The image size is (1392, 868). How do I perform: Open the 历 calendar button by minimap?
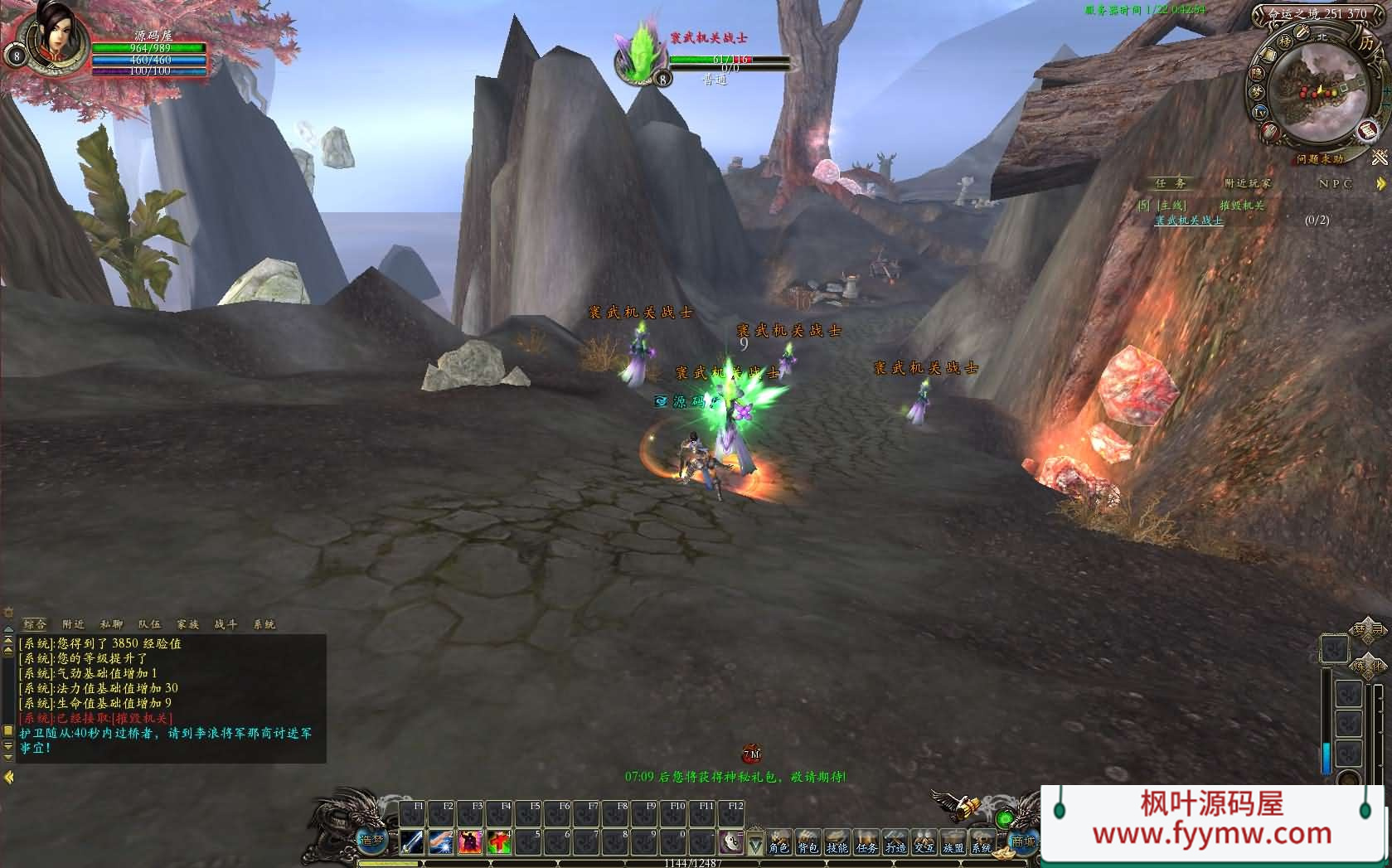pos(1365,42)
